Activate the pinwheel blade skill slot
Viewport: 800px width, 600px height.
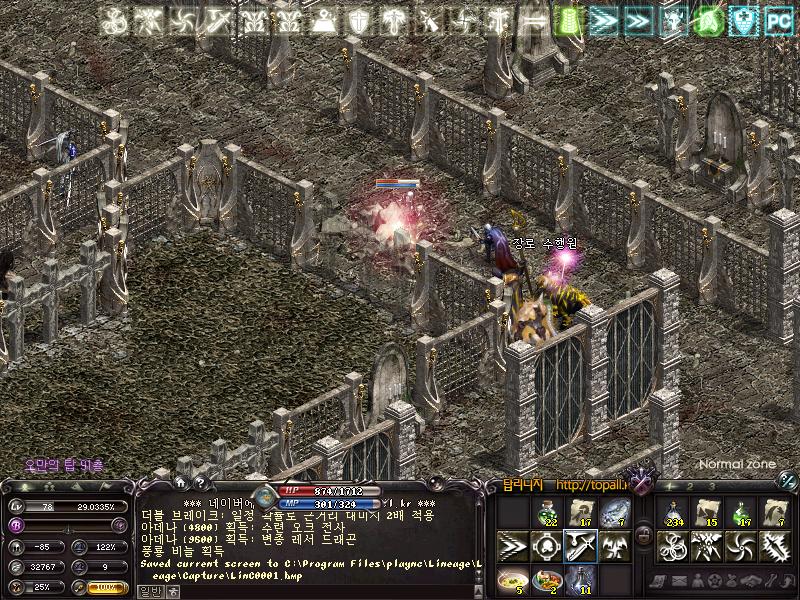pos(741,546)
